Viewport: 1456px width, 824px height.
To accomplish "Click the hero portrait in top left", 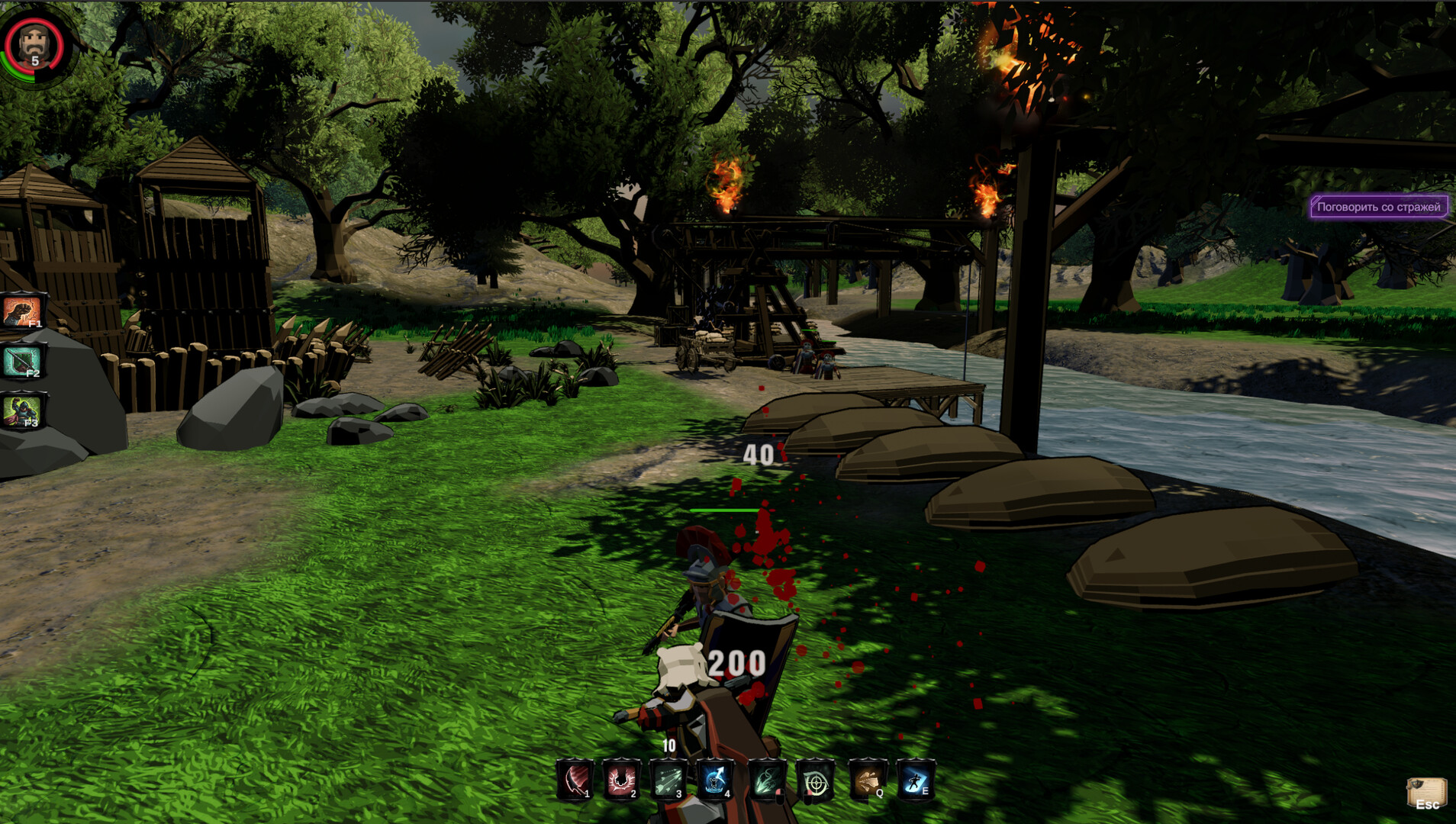I will pos(32,42).
